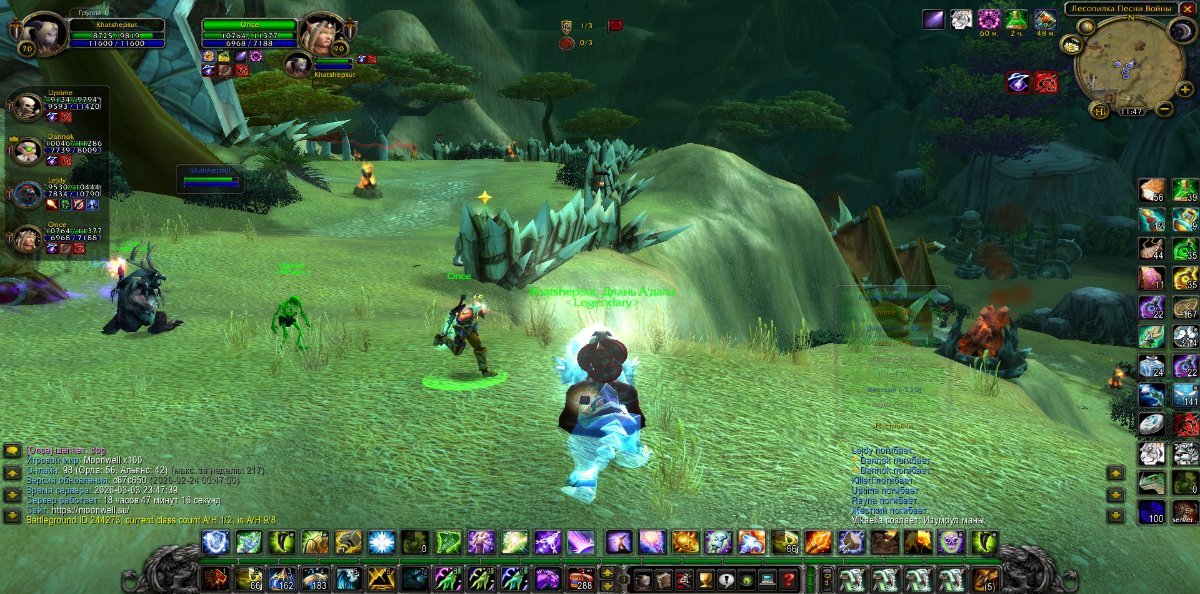This screenshot has width=1200, height=594.
Task: Zoom out the minimap with the minus button
Action: tap(1164, 109)
